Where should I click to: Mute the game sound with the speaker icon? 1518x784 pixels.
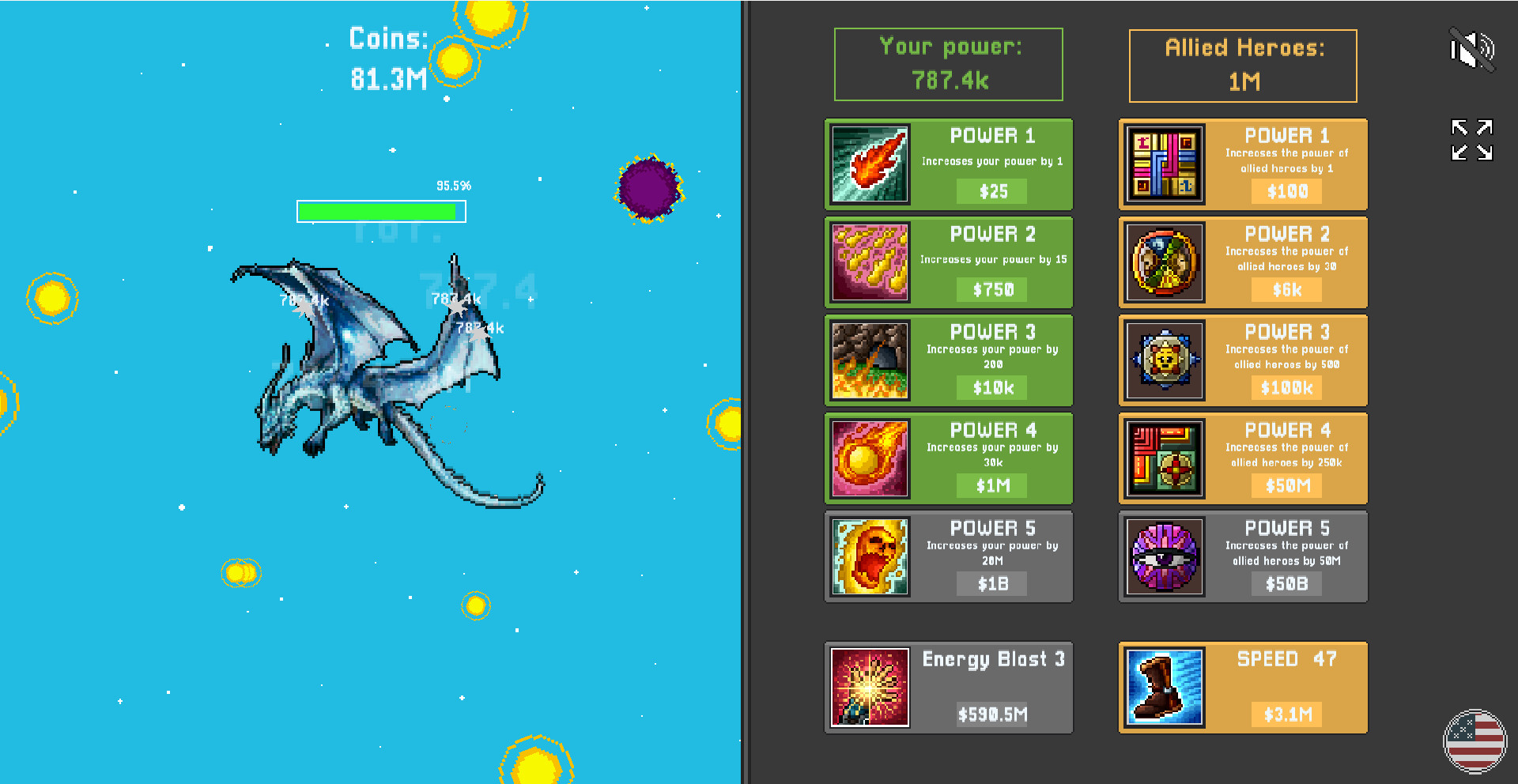pos(1472,49)
